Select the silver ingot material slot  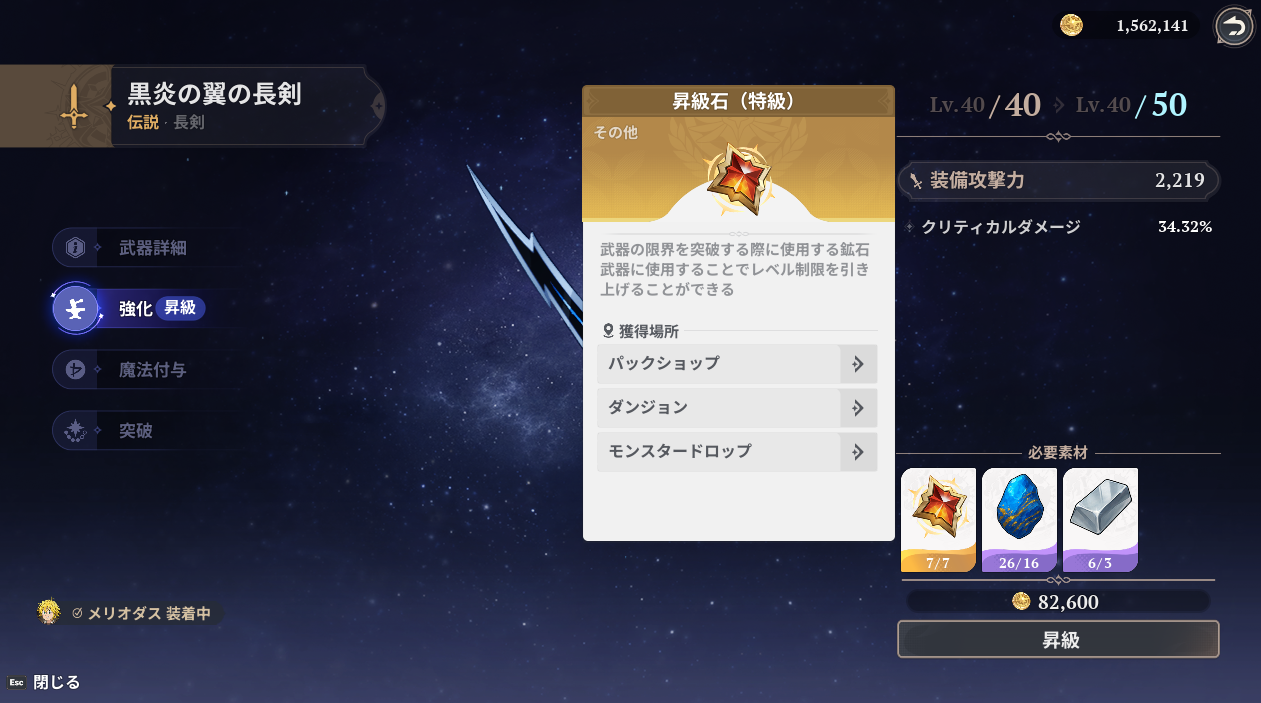click(x=1100, y=519)
